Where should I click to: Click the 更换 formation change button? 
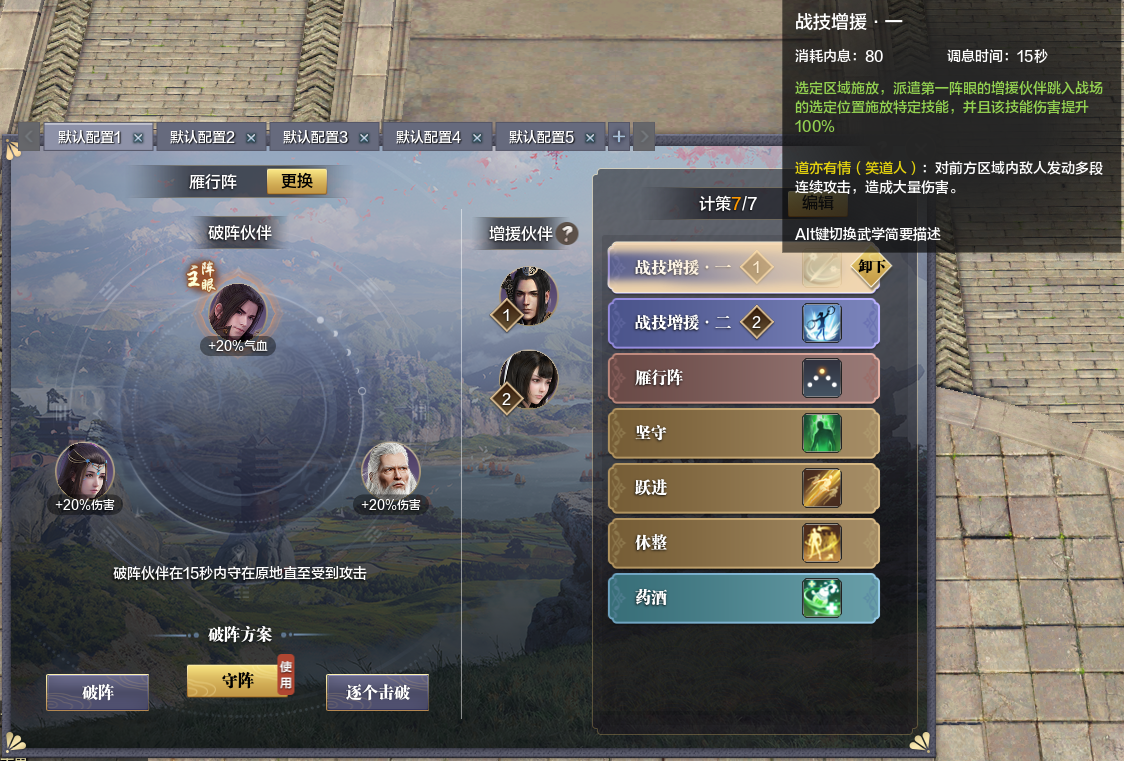(296, 181)
